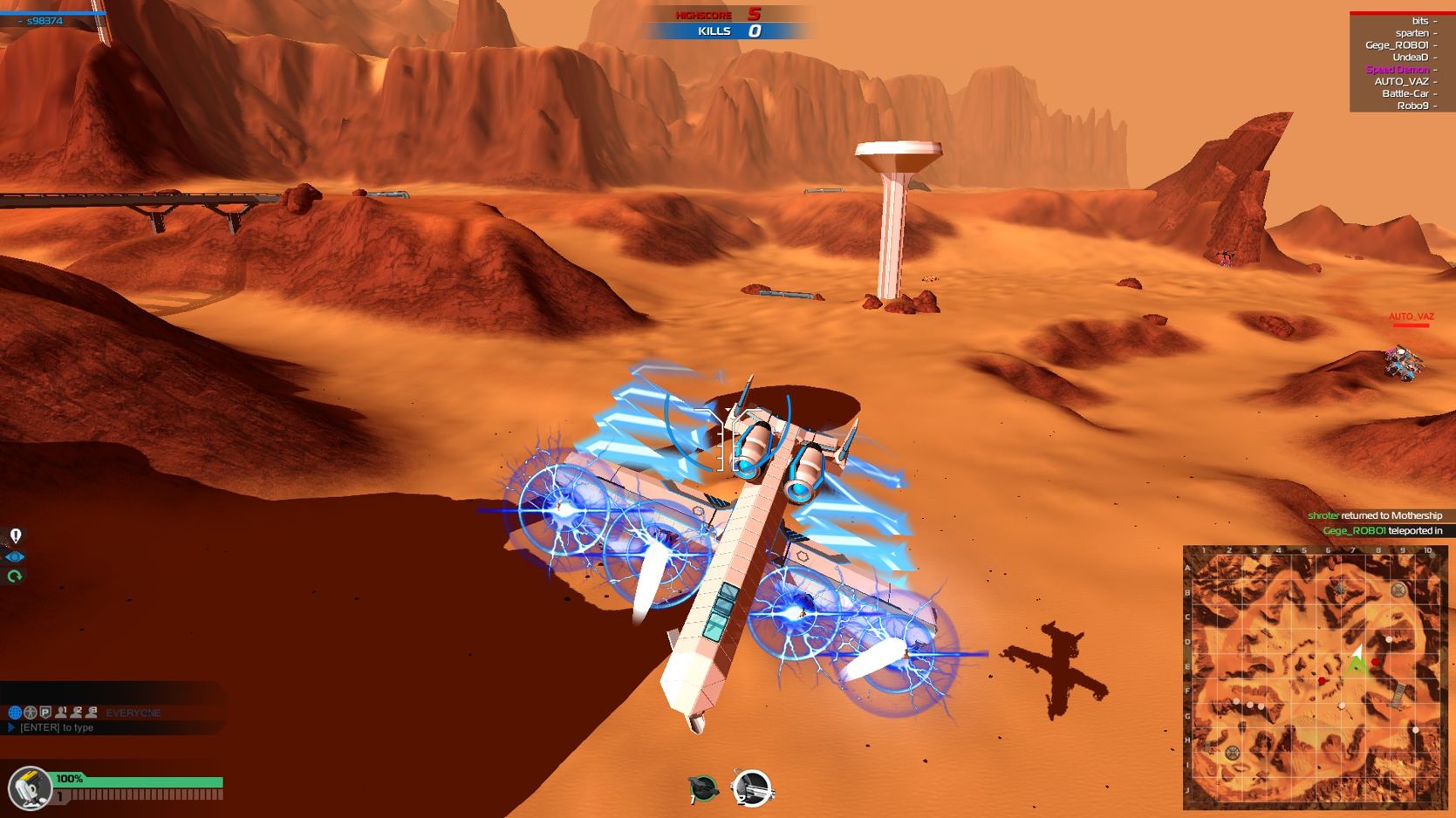The image size is (1456, 818).
Task: Enable chat to player 2 channel
Action: point(76,712)
